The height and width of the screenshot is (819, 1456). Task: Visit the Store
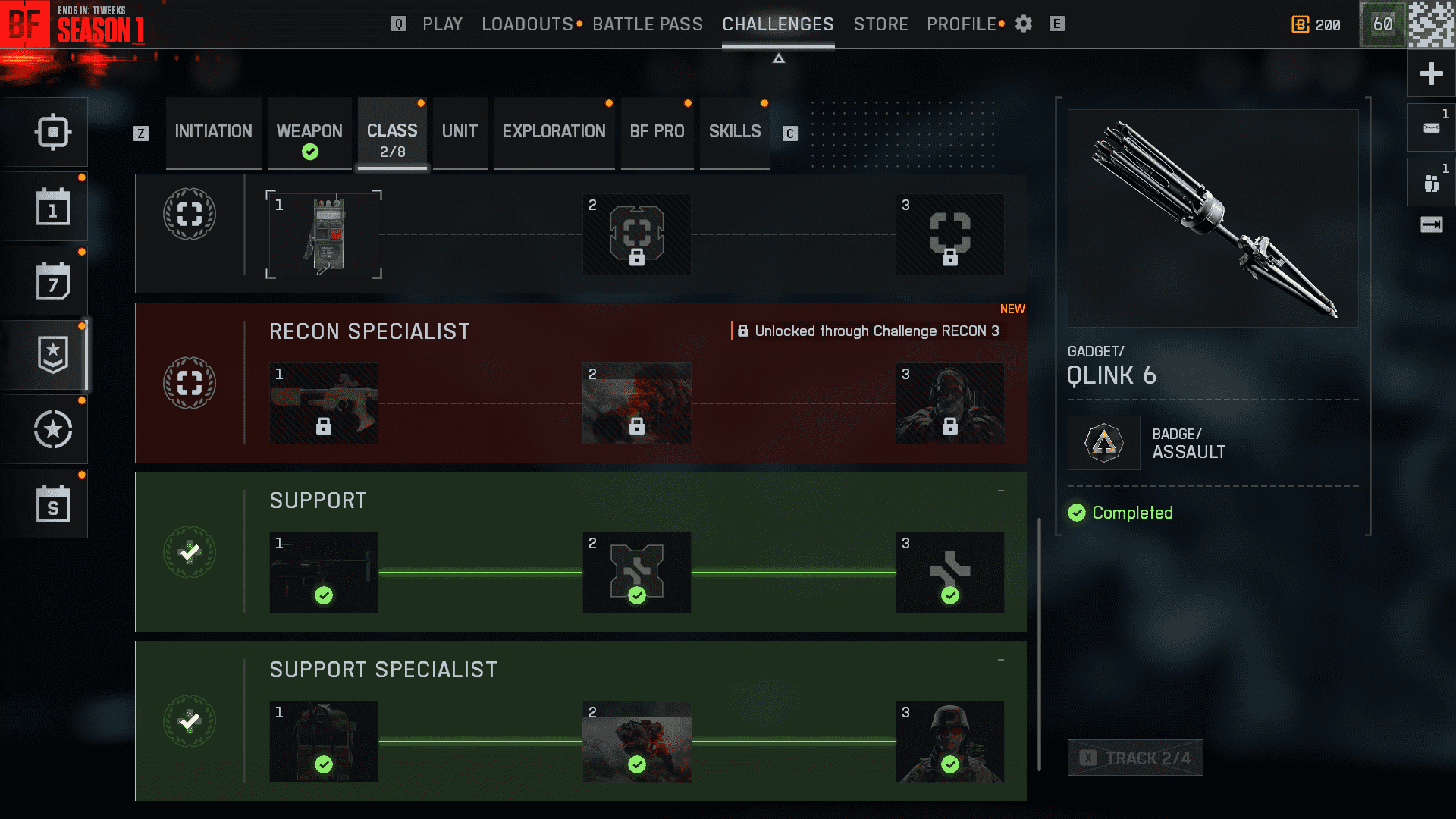click(880, 24)
